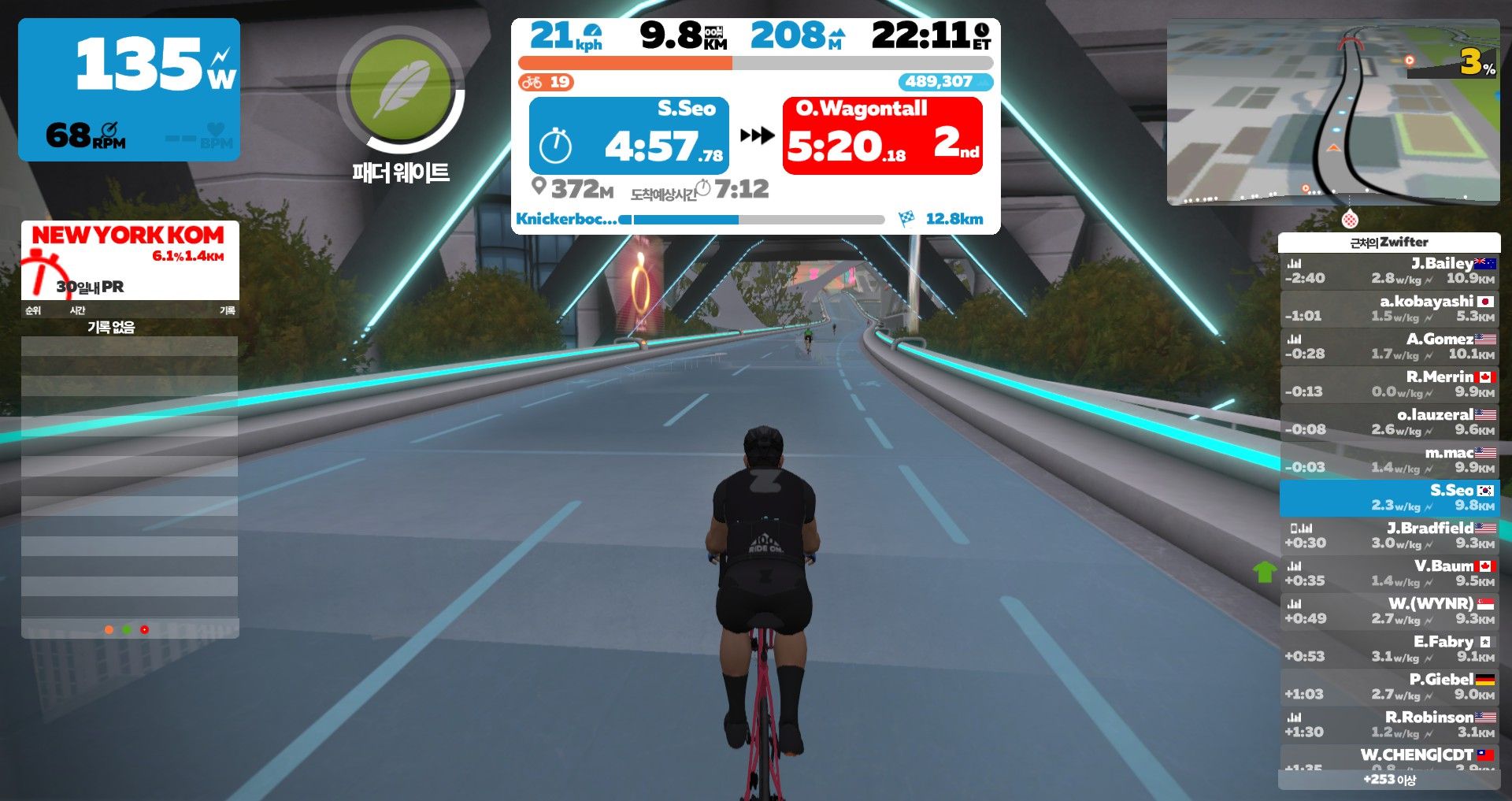This screenshot has width=1512, height=801.
Task: Select J.Bailey in the nearby riders list
Action: coord(1389,270)
